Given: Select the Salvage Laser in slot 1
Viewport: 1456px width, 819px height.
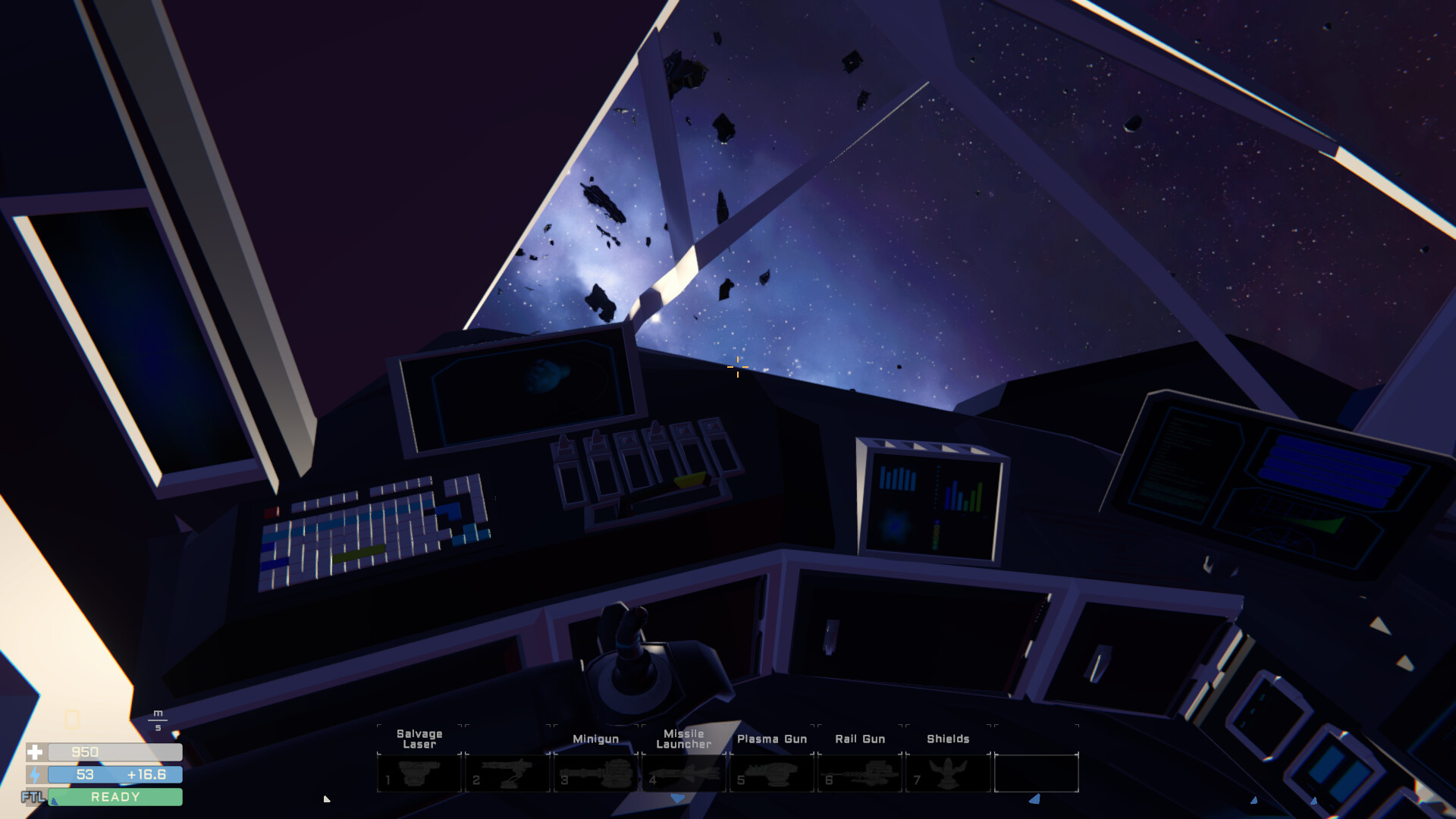Looking at the screenshot, I should (x=419, y=772).
